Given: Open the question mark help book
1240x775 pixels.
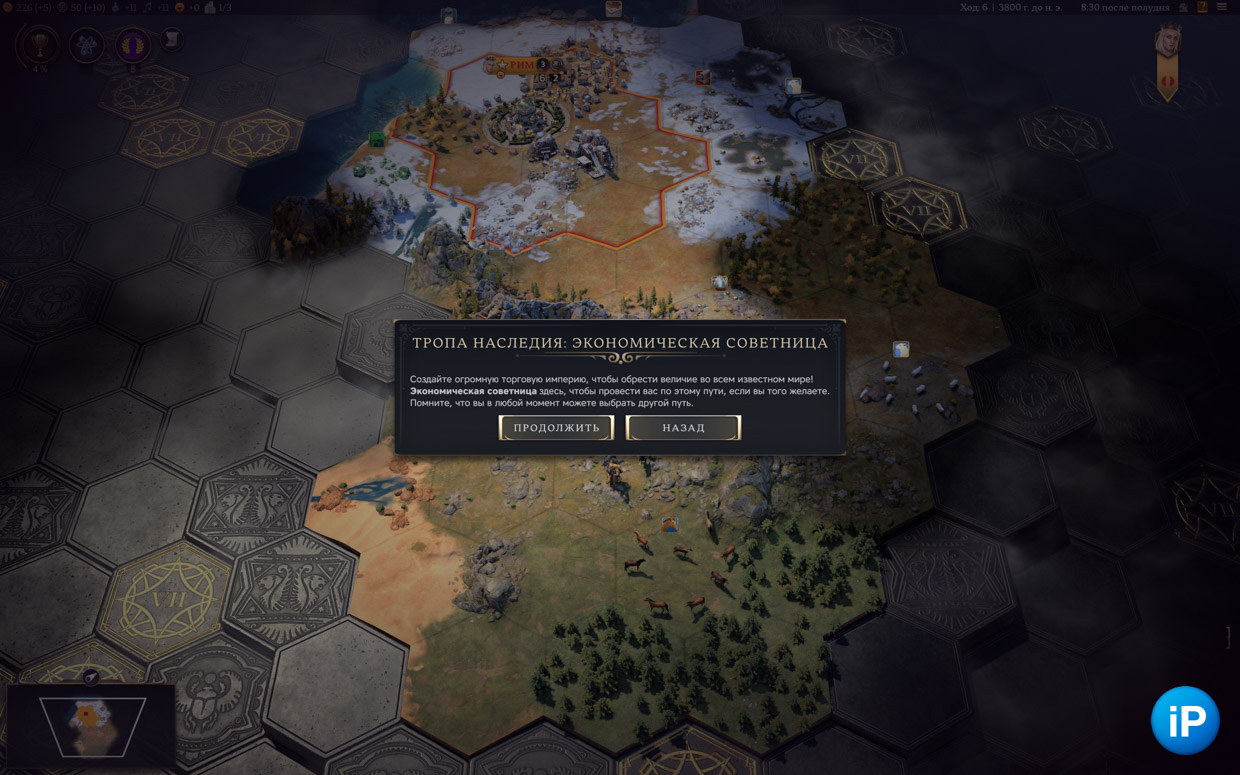Looking at the screenshot, I should (x=1202, y=7).
